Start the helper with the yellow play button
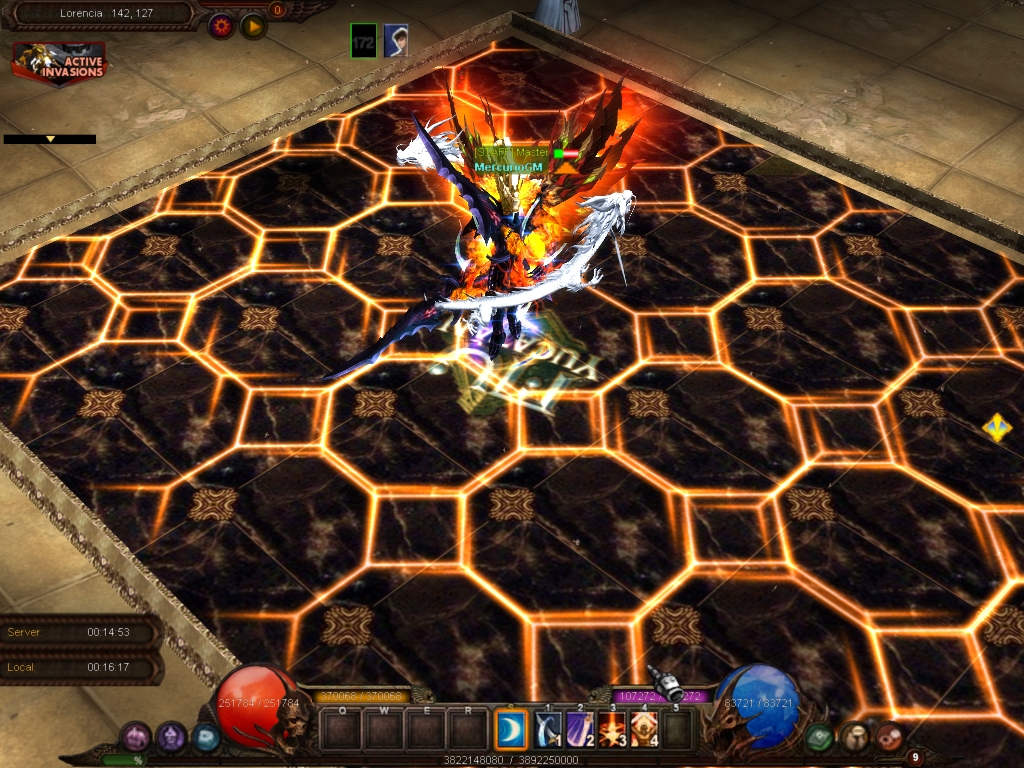Image resolution: width=1024 pixels, height=768 pixels. [253, 26]
